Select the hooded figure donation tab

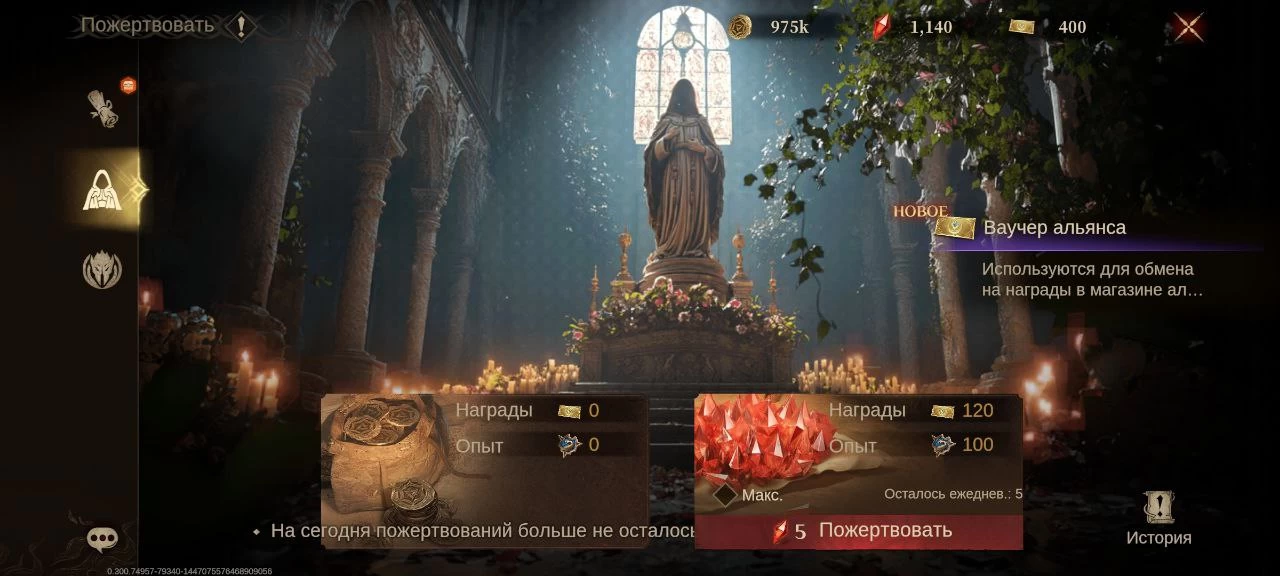pyautogui.click(x=102, y=190)
